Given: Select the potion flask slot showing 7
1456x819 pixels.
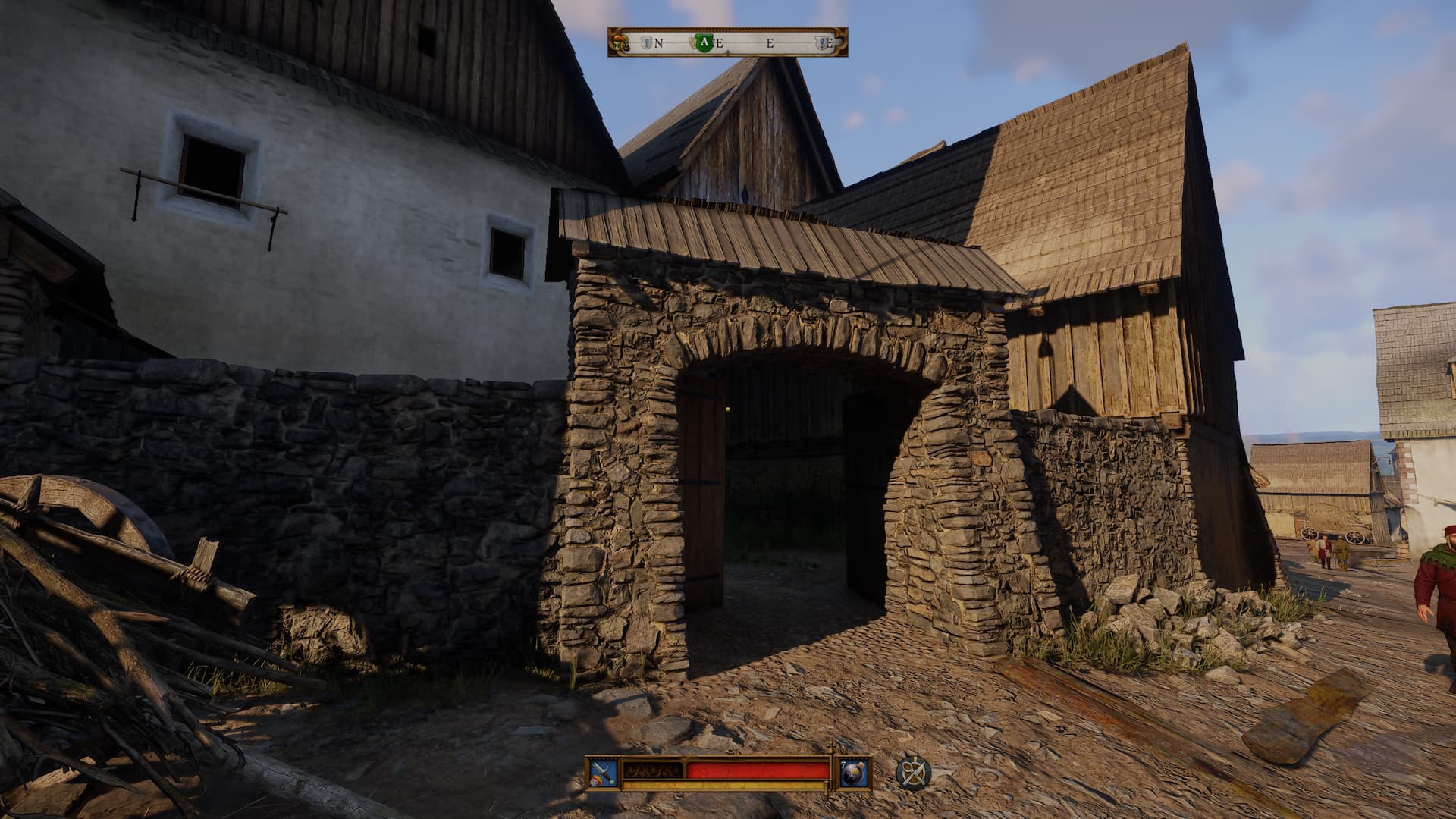Looking at the screenshot, I should [x=852, y=773].
